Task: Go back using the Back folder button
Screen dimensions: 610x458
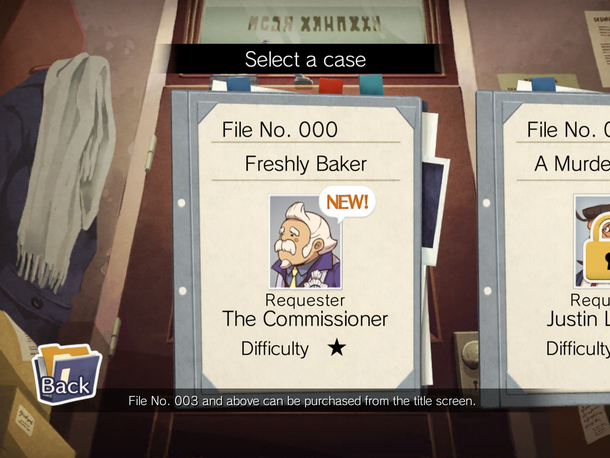Action: coord(66,373)
